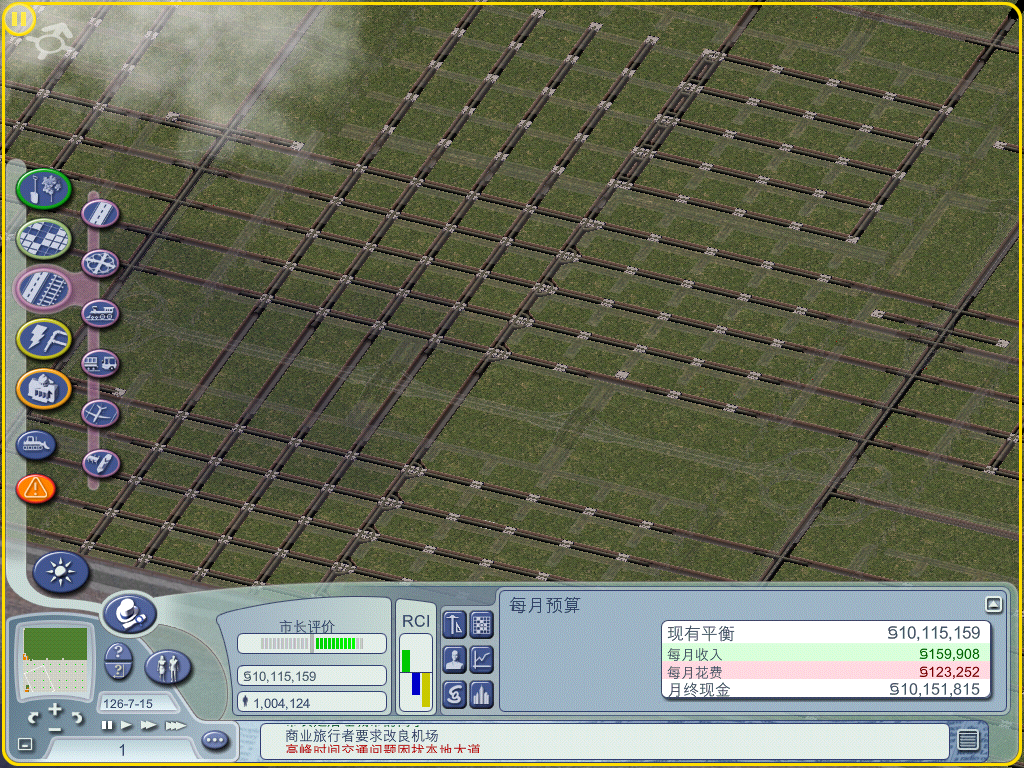Select the train rail tool
The height and width of the screenshot is (768, 1024).
click(101, 313)
